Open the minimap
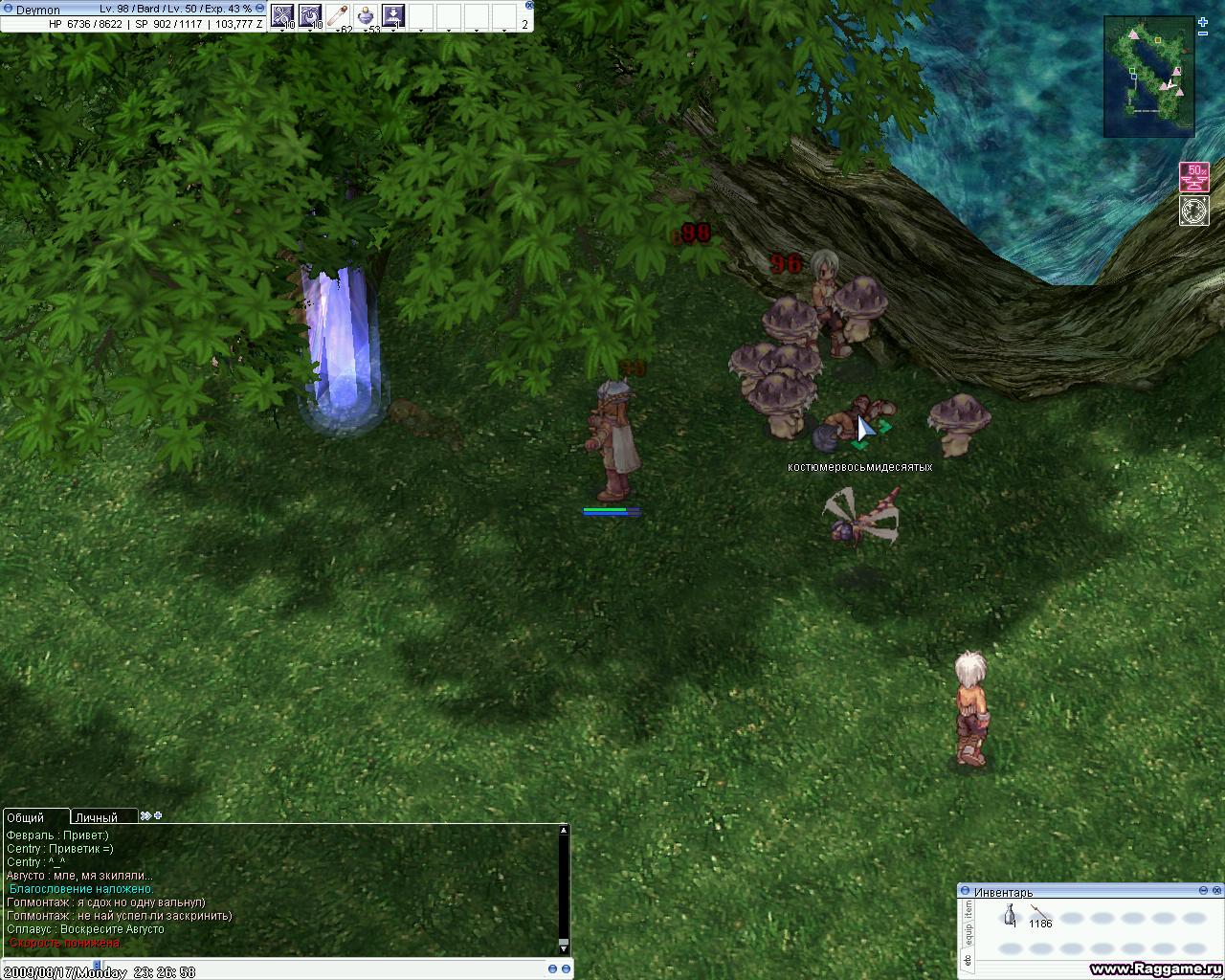Viewport: 1225px width, 980px height. 1148,77
